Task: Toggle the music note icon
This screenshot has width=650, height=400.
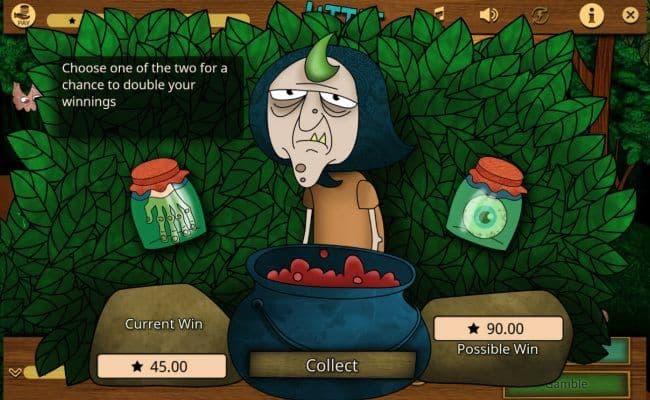Action: pyautogui.click(x=439, y=13)
